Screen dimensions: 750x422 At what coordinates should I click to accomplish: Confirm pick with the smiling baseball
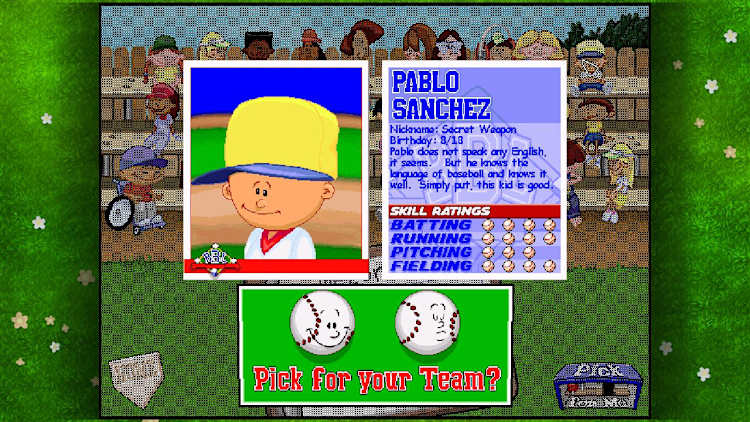[323, 322]
